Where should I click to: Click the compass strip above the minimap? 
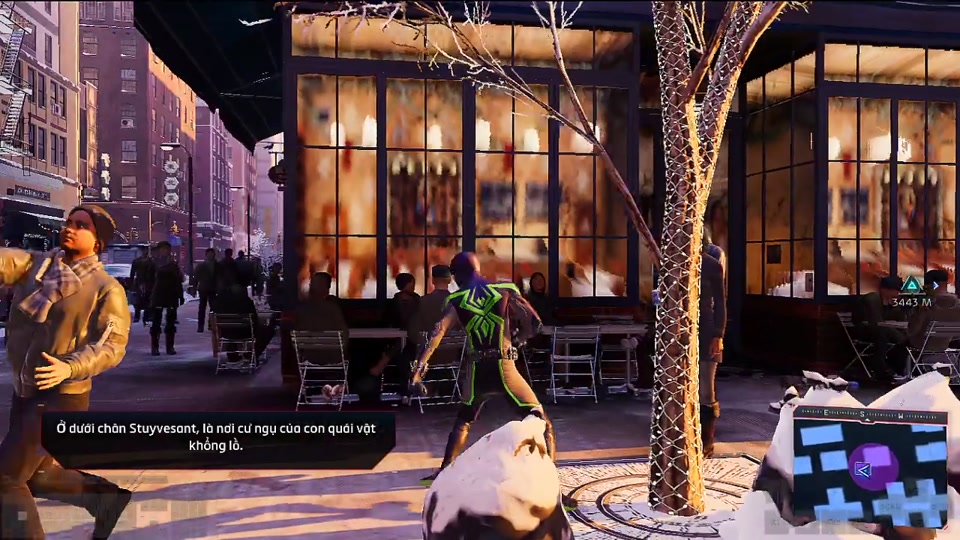(870, 413)
